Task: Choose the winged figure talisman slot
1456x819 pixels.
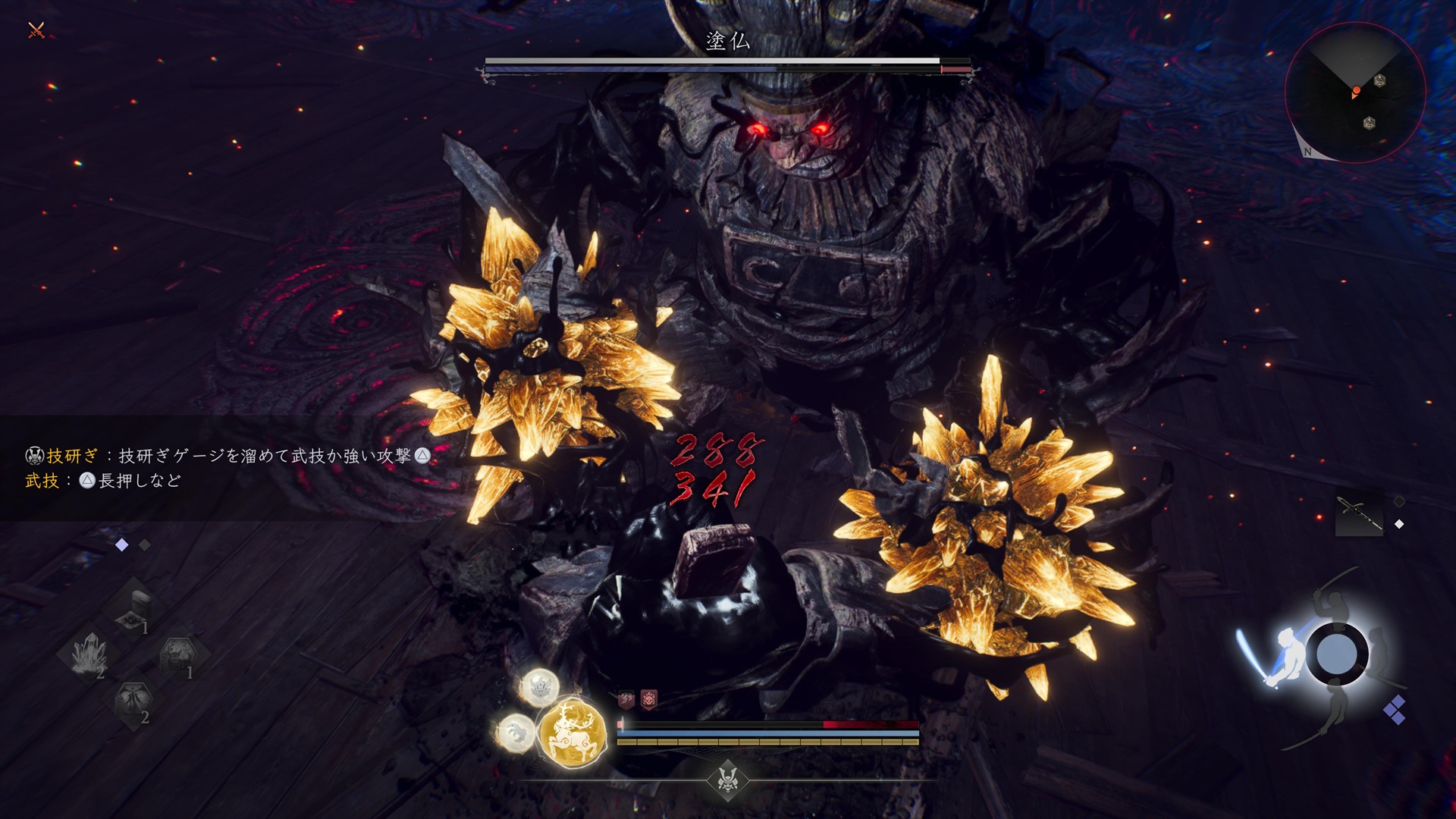Action: (134, 701)
